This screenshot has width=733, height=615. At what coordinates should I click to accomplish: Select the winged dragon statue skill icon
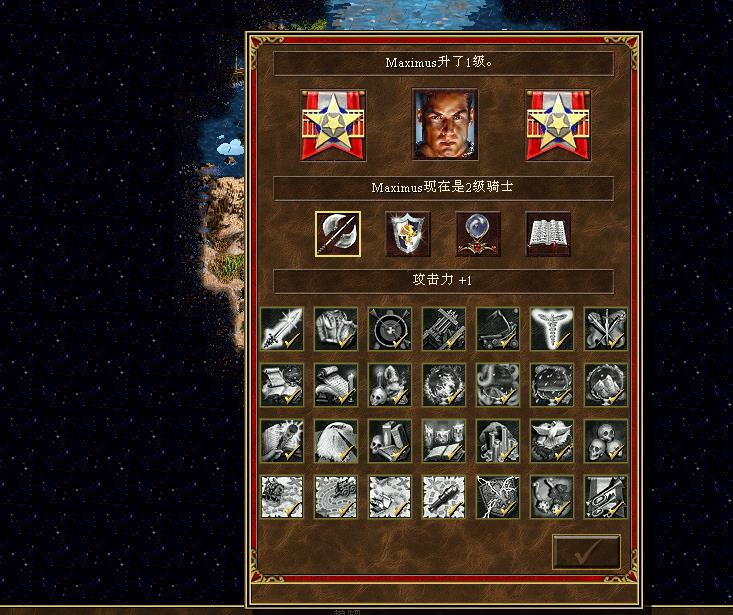click(552, 440)
